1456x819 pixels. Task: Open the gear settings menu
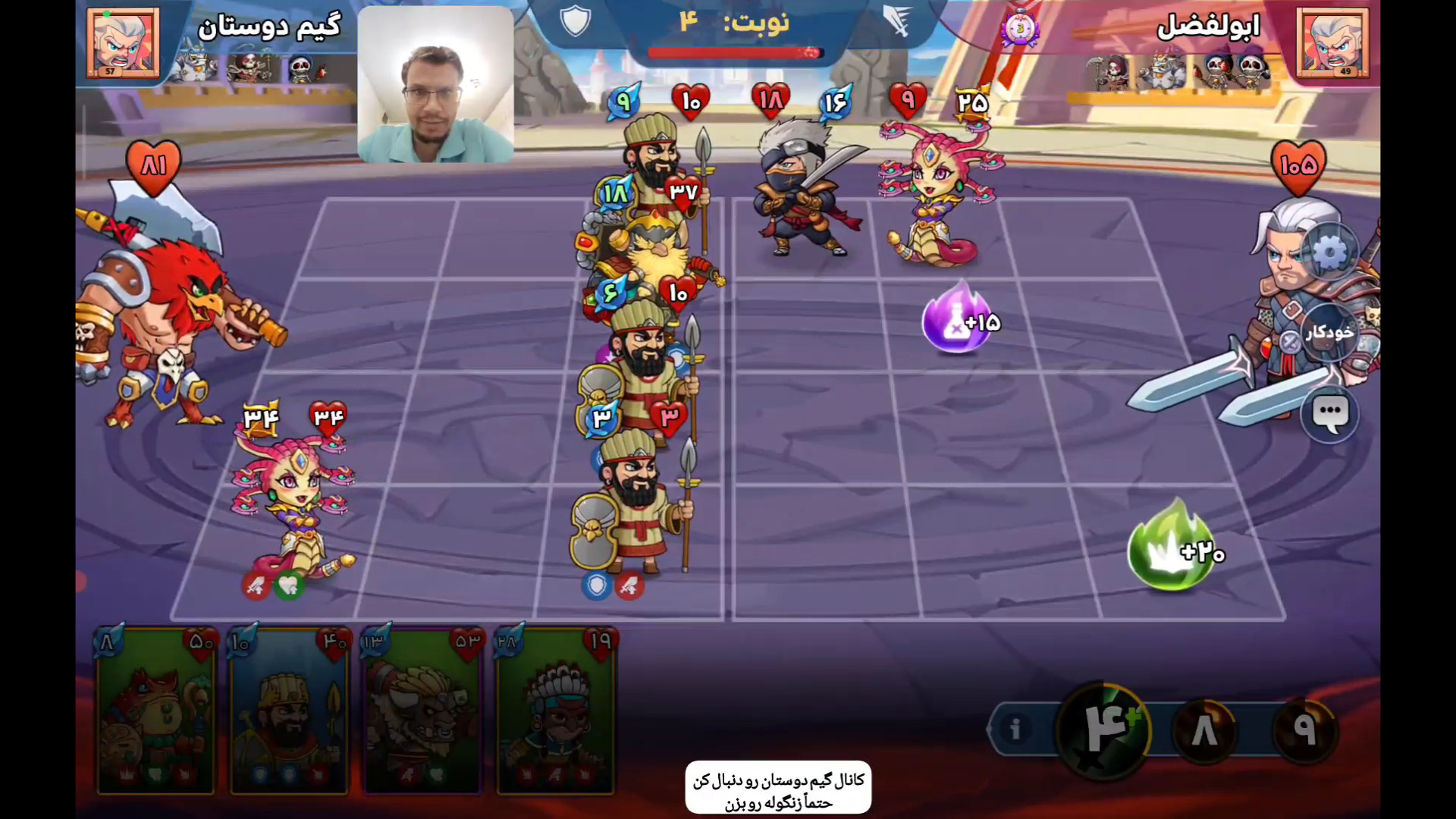1330,253
